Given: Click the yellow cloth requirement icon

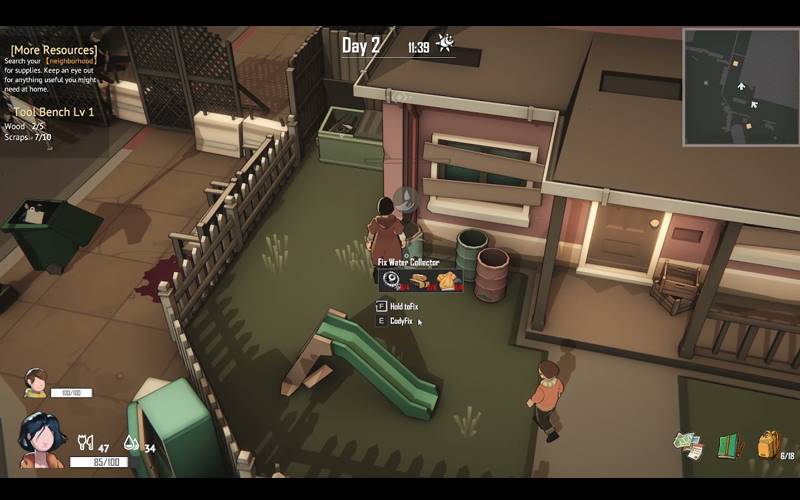Looking at the screenshot, I should click(x=446, y=281).
